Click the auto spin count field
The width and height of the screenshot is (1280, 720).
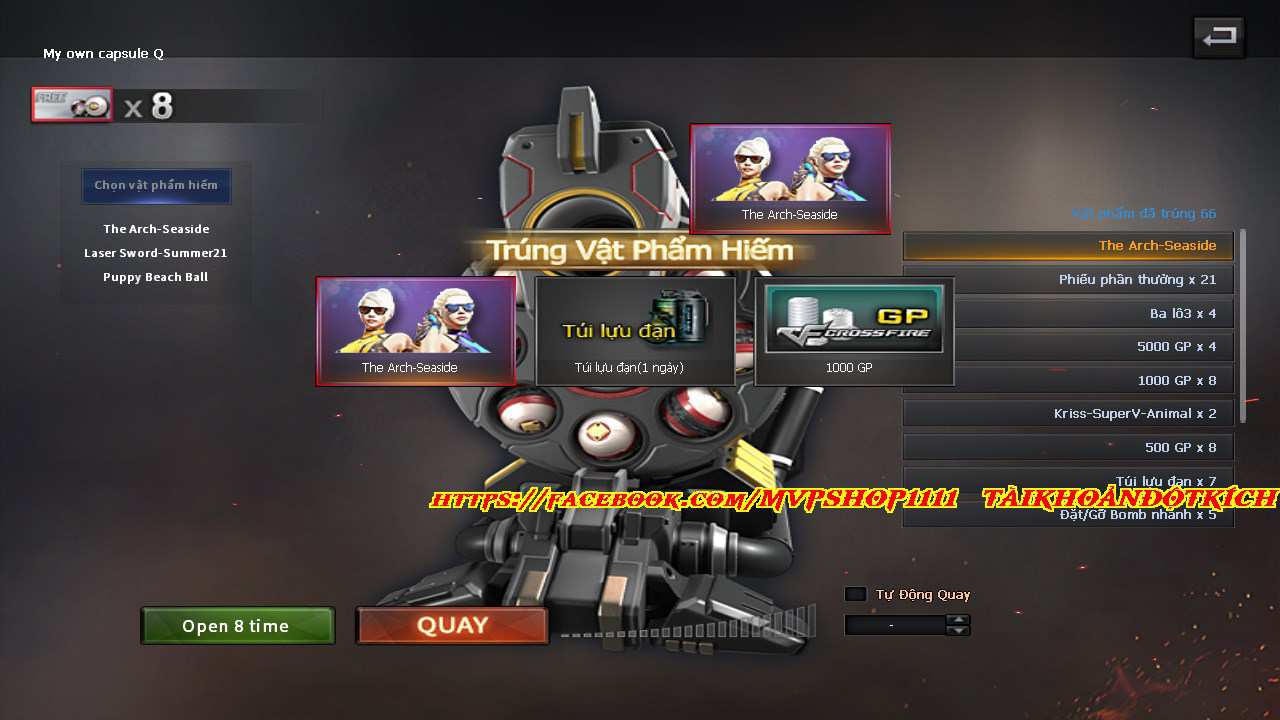click(894, 625)
